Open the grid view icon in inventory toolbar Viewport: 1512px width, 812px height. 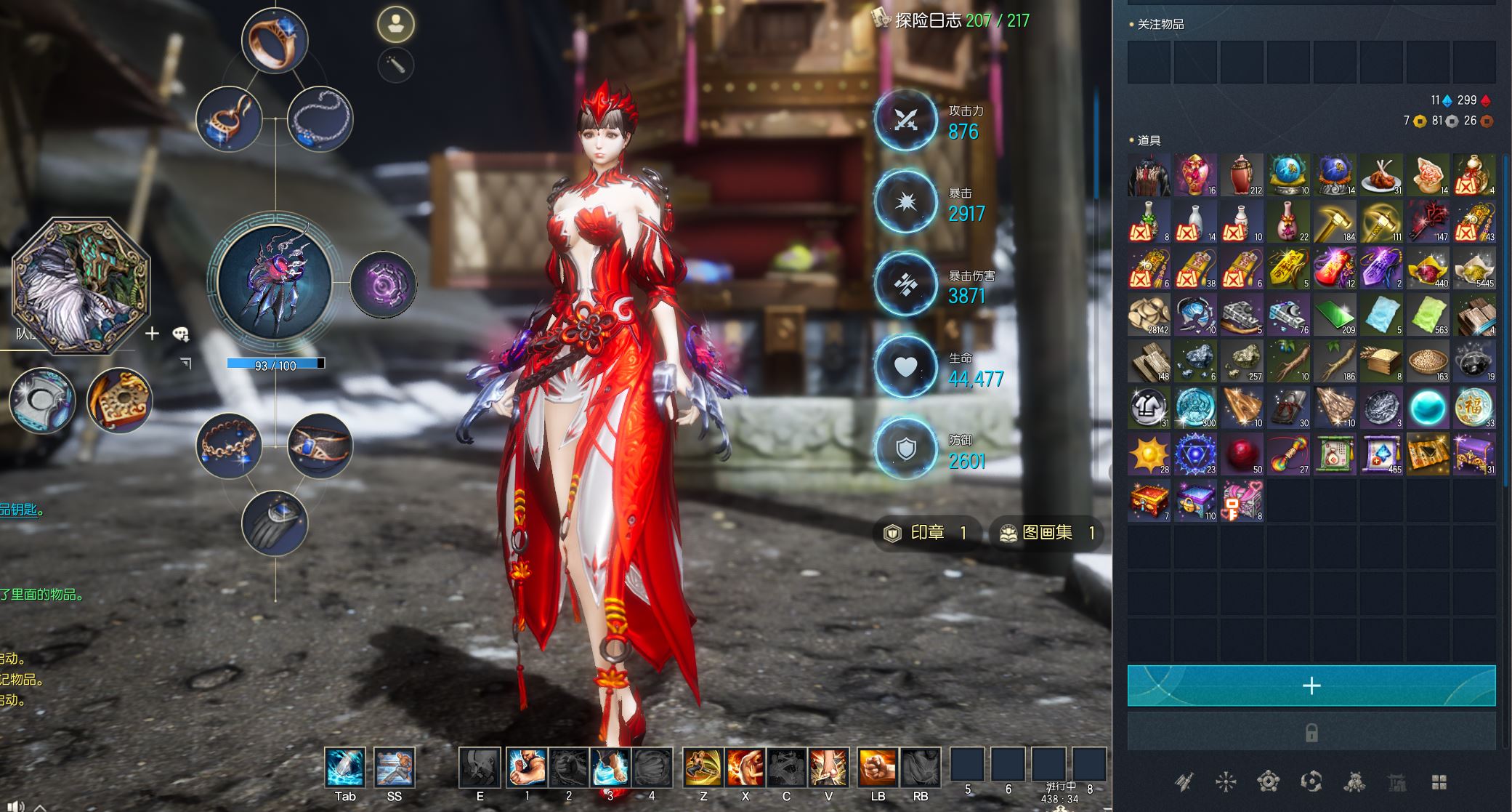pos(1439,782)
